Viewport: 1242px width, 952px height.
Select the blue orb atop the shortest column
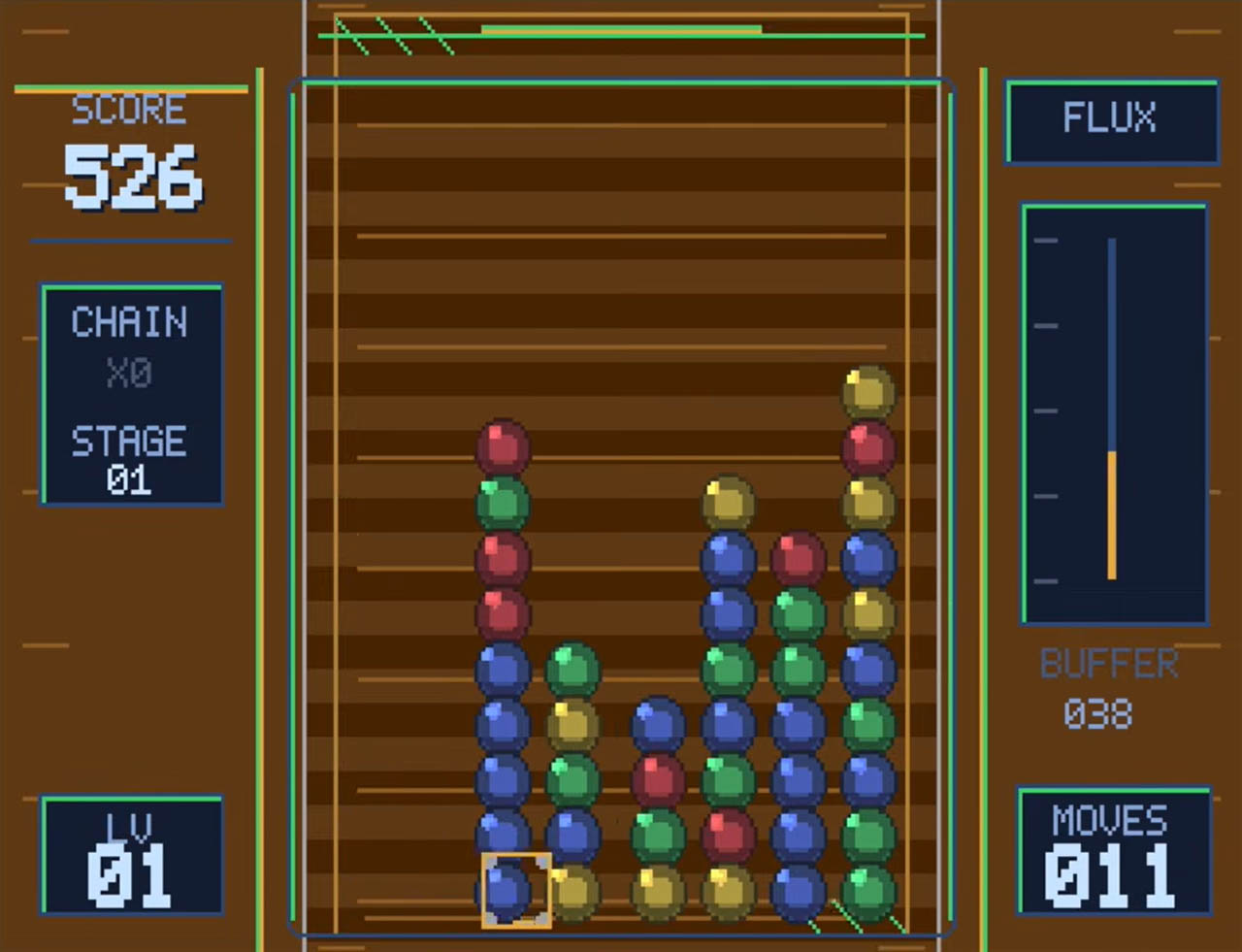click(x=658, y=724)
